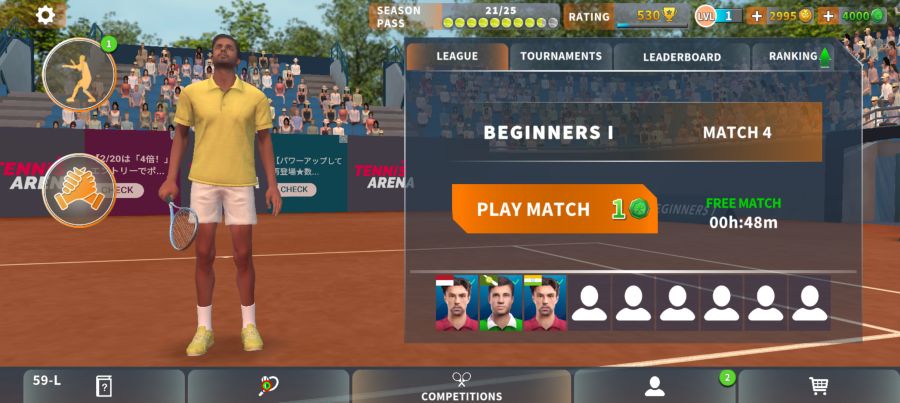The image size is (900, 403).
Task: Open the player profile tab
Action: [655, 386]
